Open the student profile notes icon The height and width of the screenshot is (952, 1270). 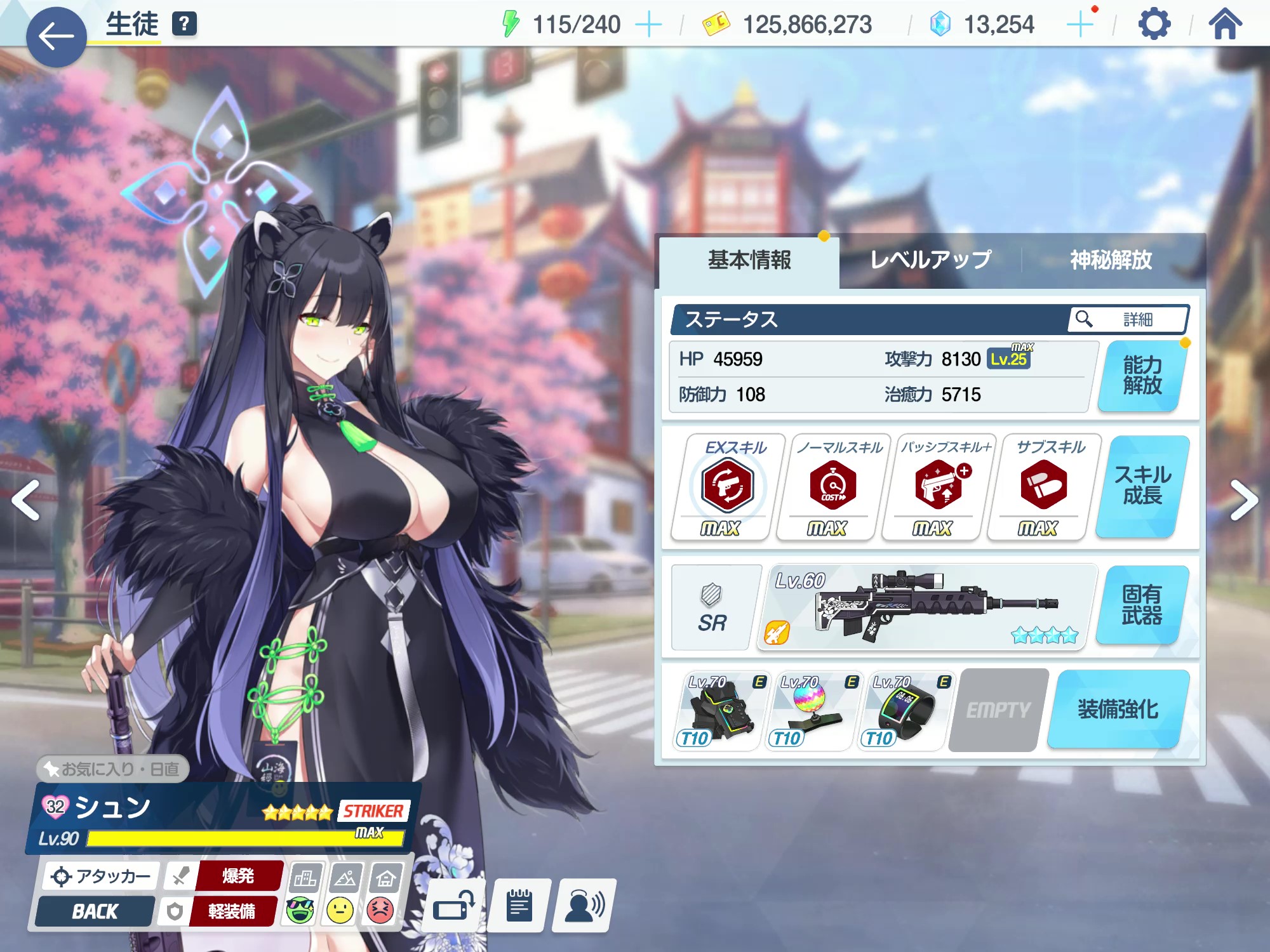coord(519,906)
